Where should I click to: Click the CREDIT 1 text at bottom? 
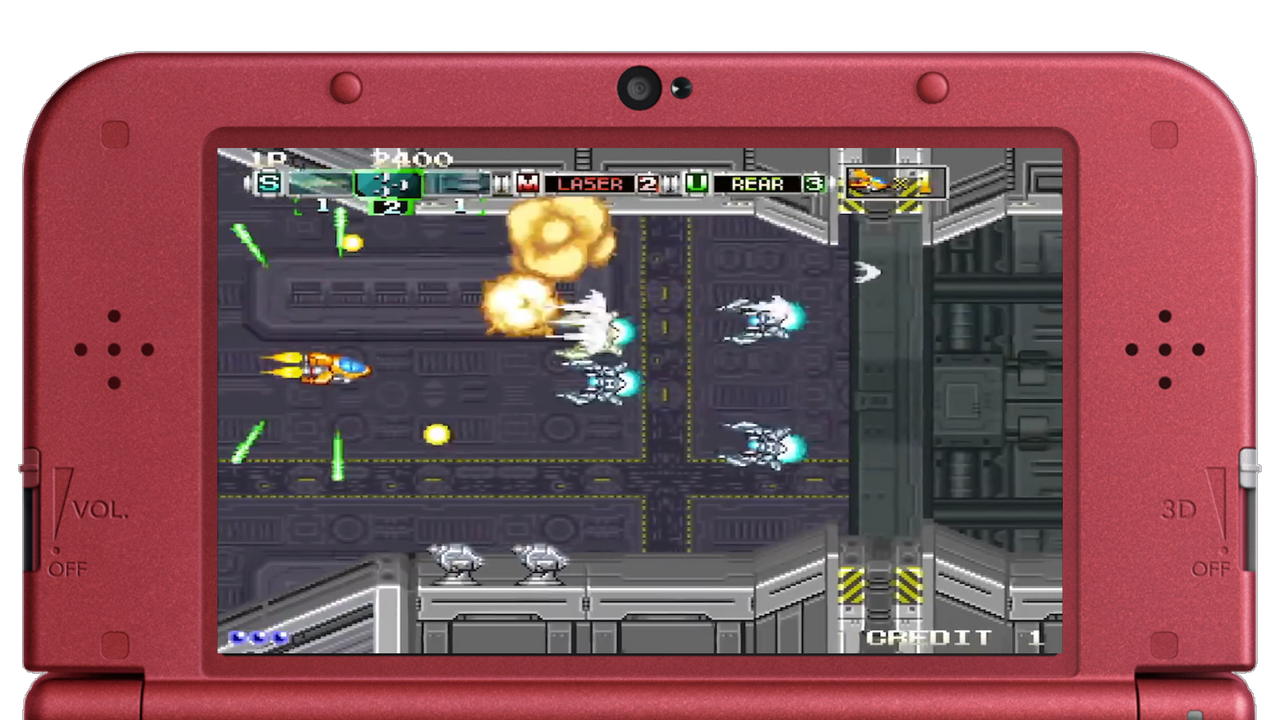click(929, 637)
